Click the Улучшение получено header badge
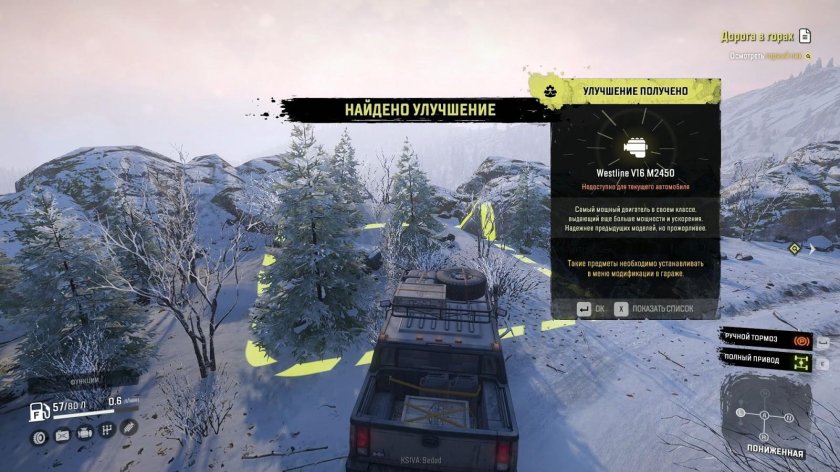 (x=548, y=91)
